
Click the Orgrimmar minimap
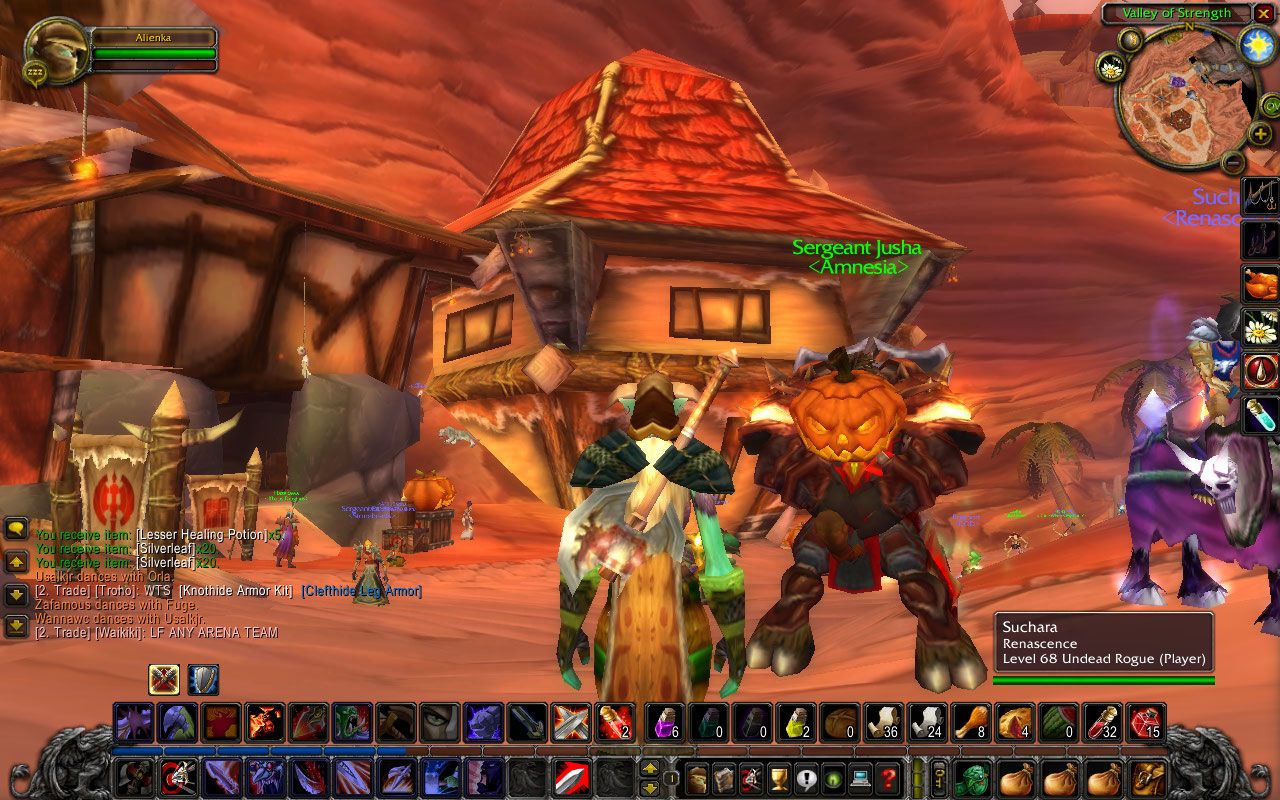[x=1178, y=98]
